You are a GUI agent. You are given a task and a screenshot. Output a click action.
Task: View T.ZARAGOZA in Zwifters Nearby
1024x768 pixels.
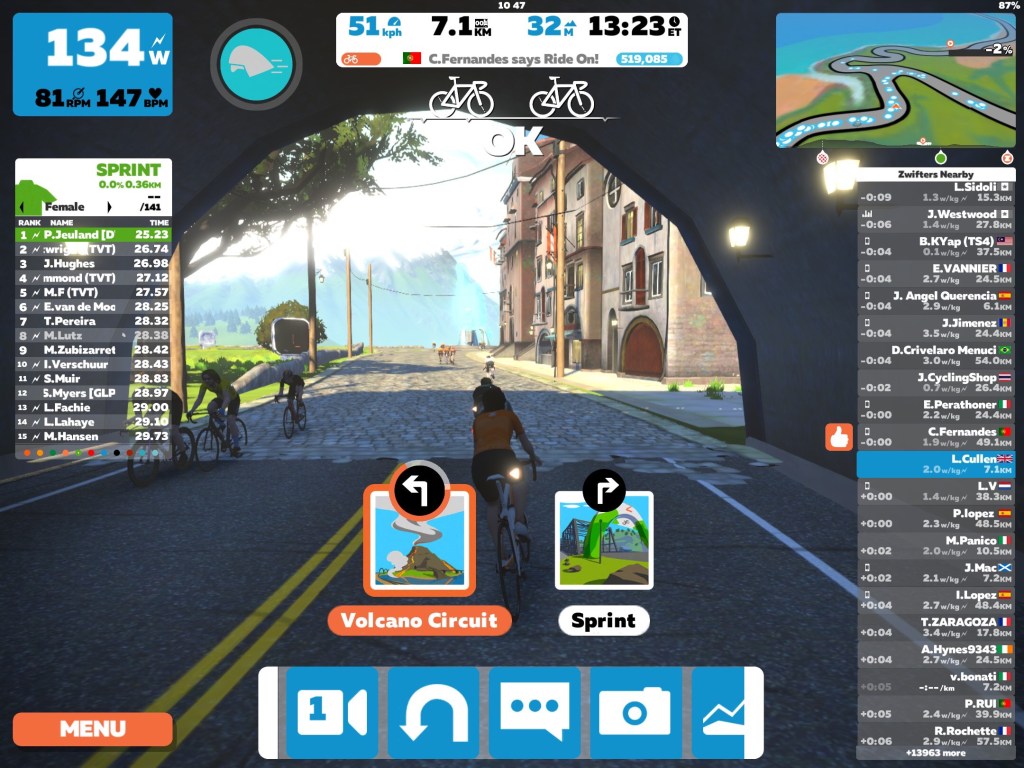pos(935,627)
